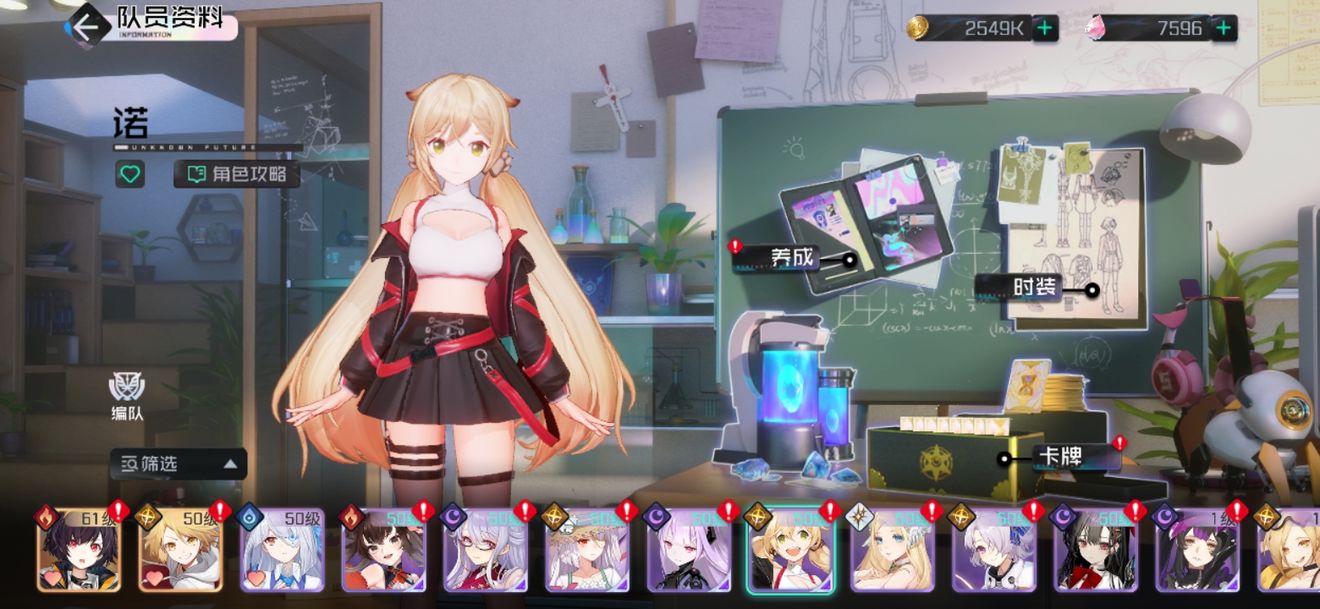Go back using the arrow button
1320x609 pixels.
[86, 25]
